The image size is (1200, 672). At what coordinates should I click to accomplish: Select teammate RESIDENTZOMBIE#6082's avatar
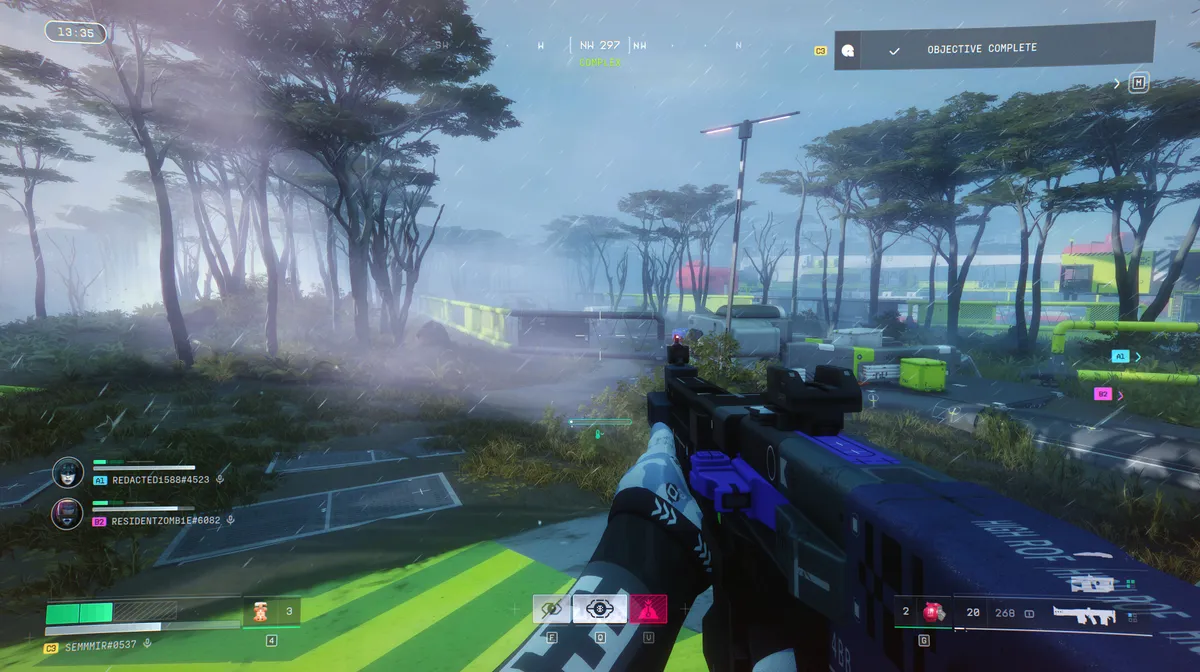pyautogui.click(x=67, y=514)
